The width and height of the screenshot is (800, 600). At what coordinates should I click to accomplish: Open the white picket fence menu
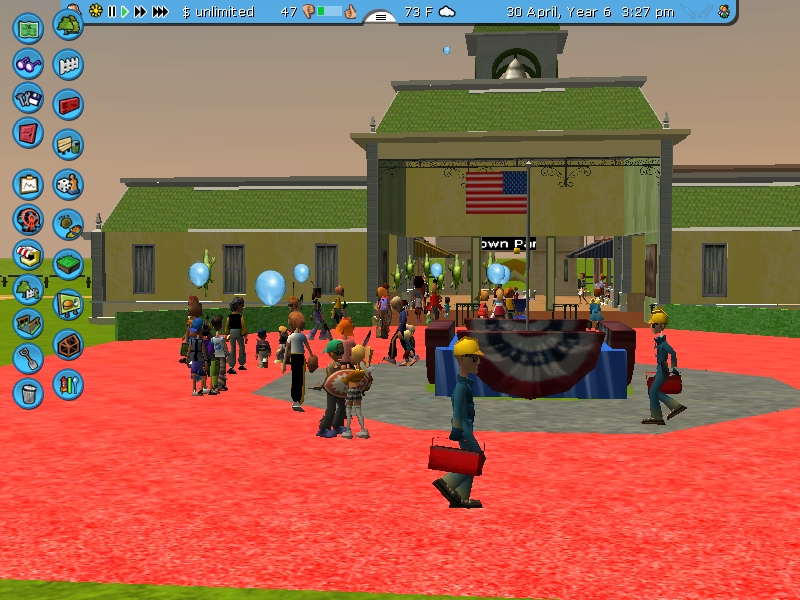tap(68, 65)
